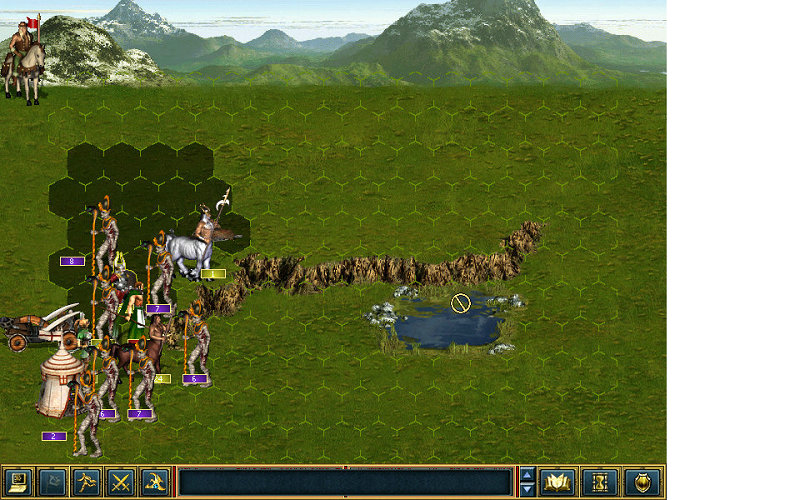The height and width of the screenshot is (500, 800).
Task: Click the hourglass wait button
Action: 599,483
